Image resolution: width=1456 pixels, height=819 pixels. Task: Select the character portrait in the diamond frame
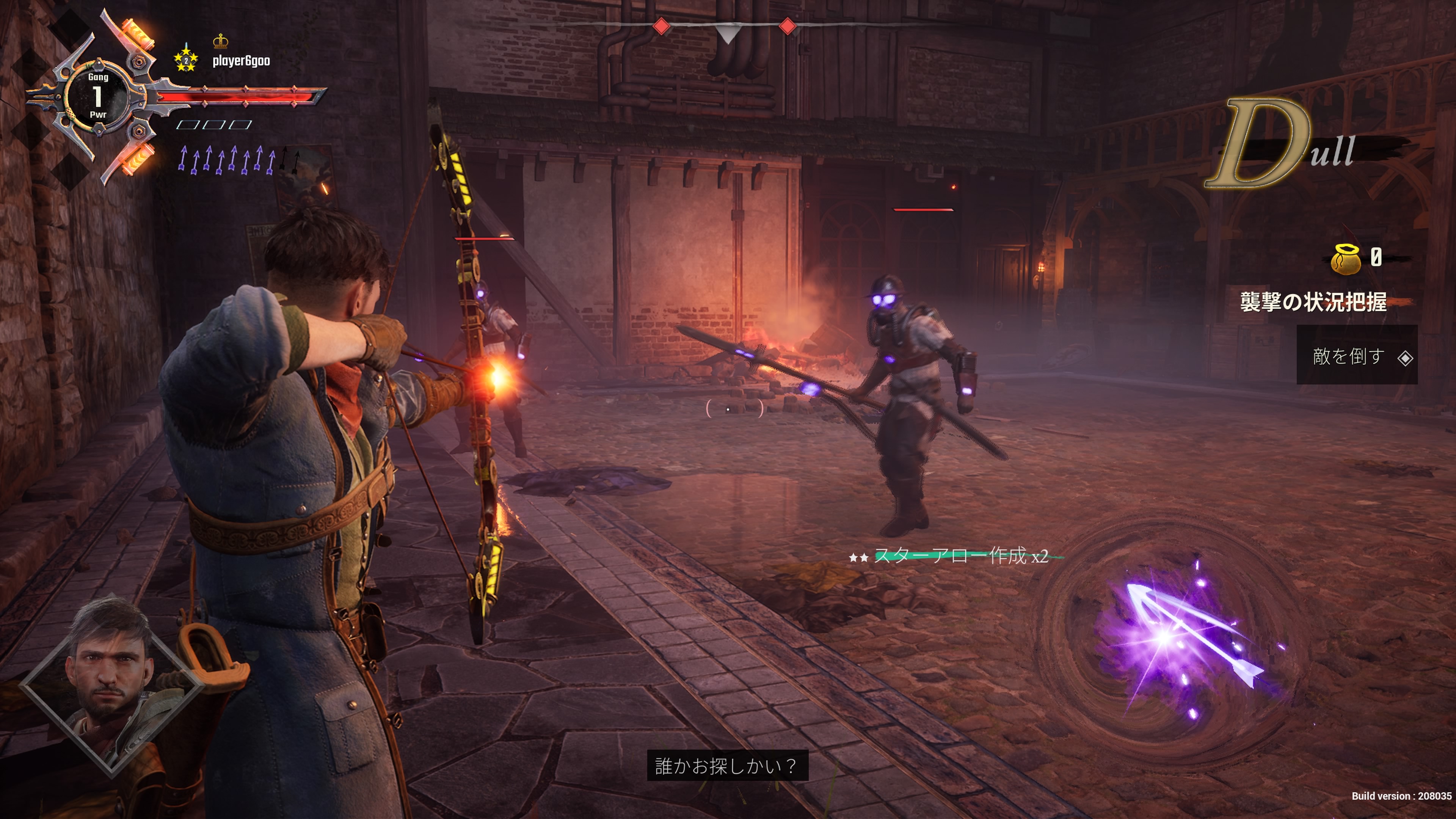[x=111, y=684]
